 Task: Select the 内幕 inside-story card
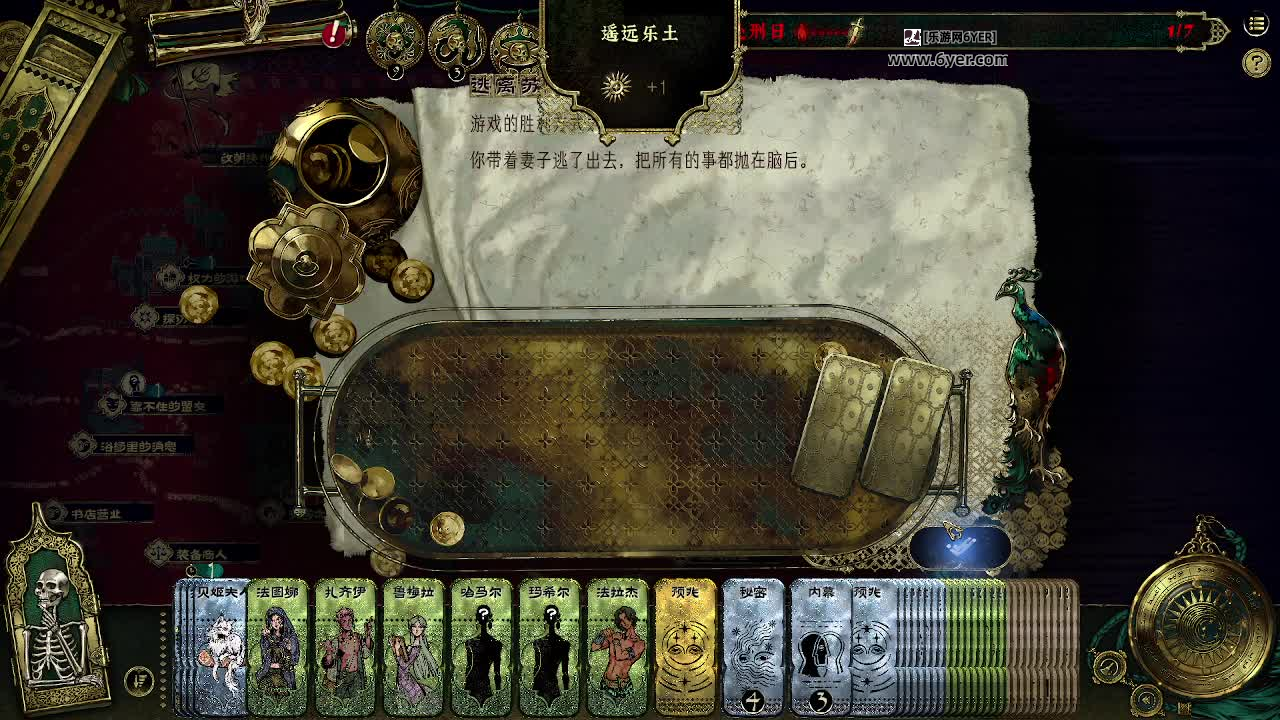pos(818,647)
